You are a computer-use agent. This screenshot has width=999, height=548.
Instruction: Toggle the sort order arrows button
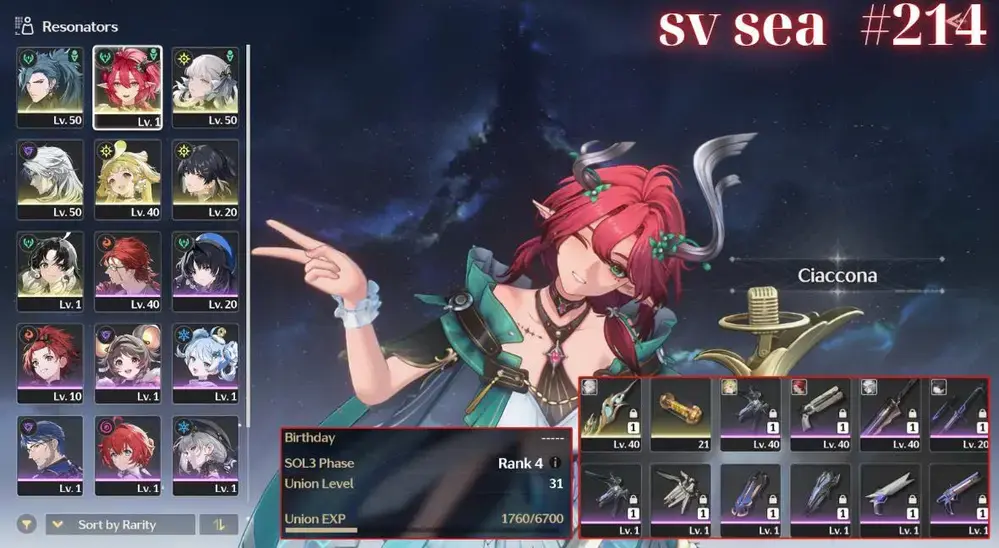(218, 525)
